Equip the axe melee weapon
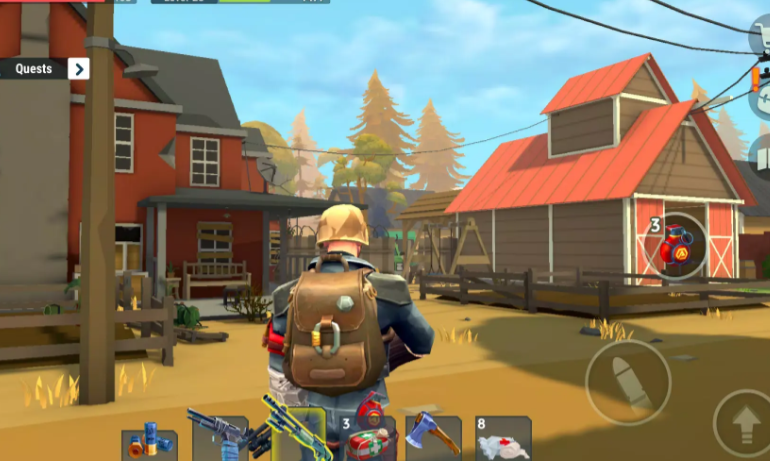Image resolution: width=770 pixels, height=461 pixels. coord(432,437)
